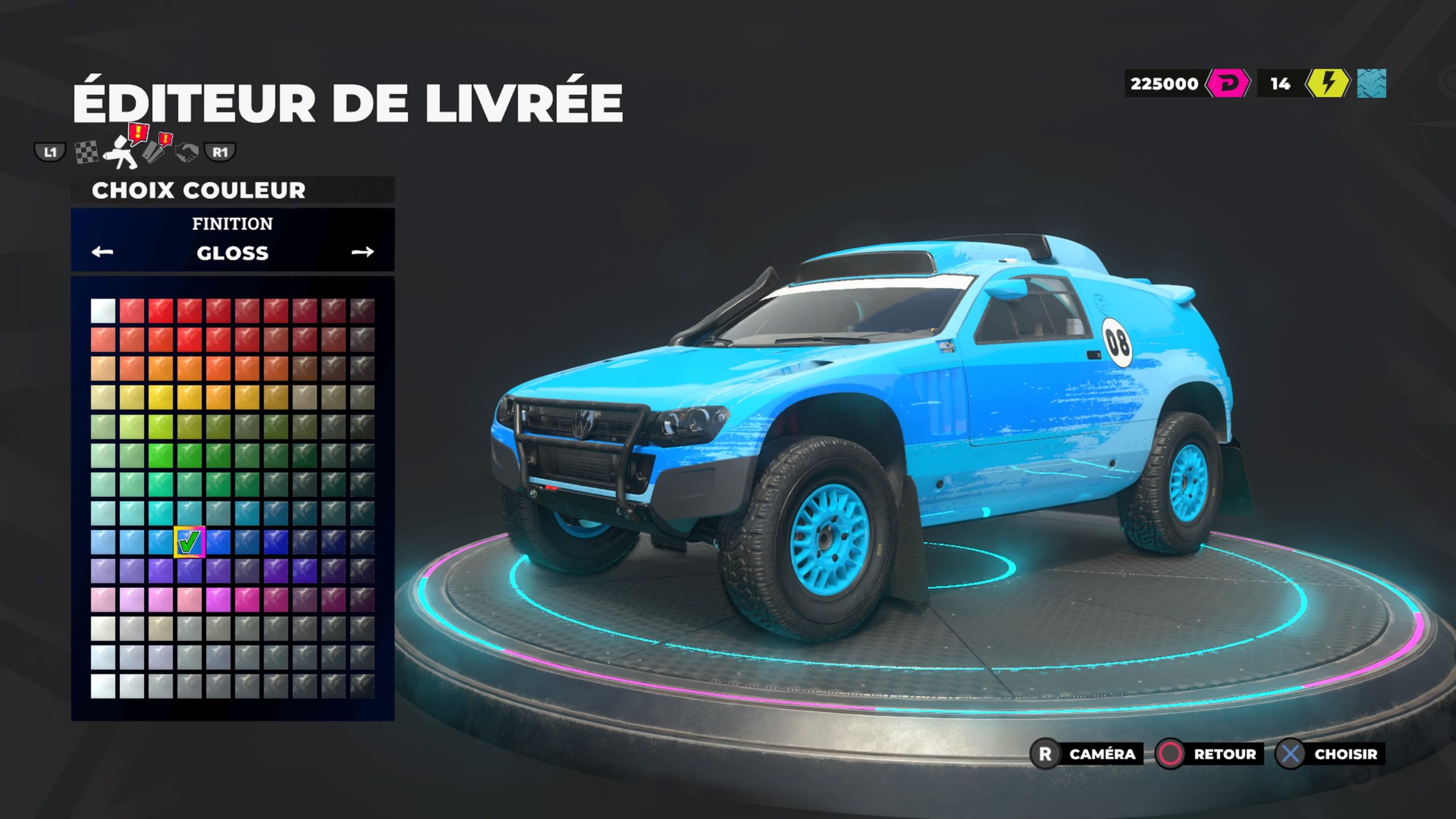The height and width of the screenshot is (819, 1456).
Task: Switch finish with the left arrow
Action: [x=102, y=252]
